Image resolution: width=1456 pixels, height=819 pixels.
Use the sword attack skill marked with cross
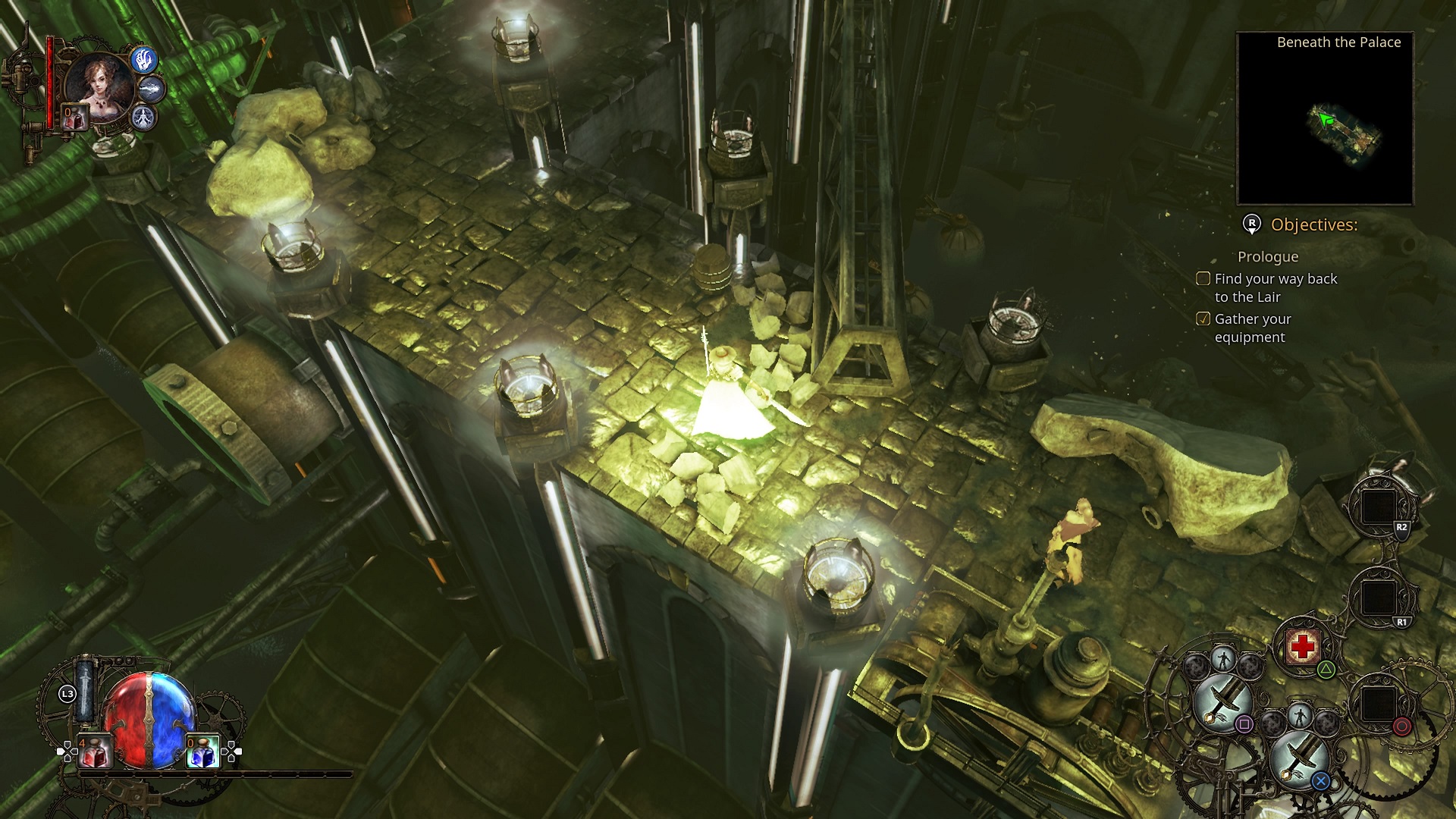tap(1298, 758)
